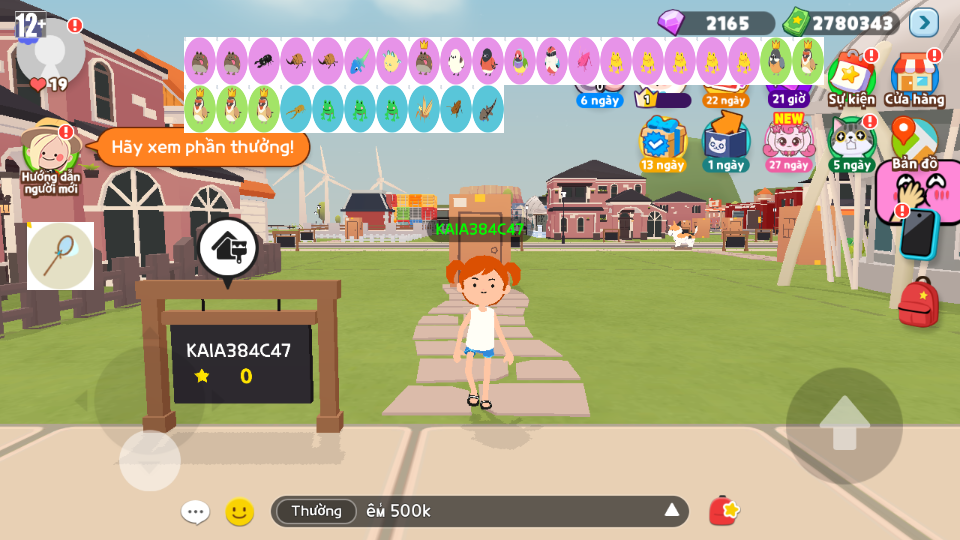Expand chat log with the white triangle
The width and height of the screenshot is (960, 540).
point(672,511)
